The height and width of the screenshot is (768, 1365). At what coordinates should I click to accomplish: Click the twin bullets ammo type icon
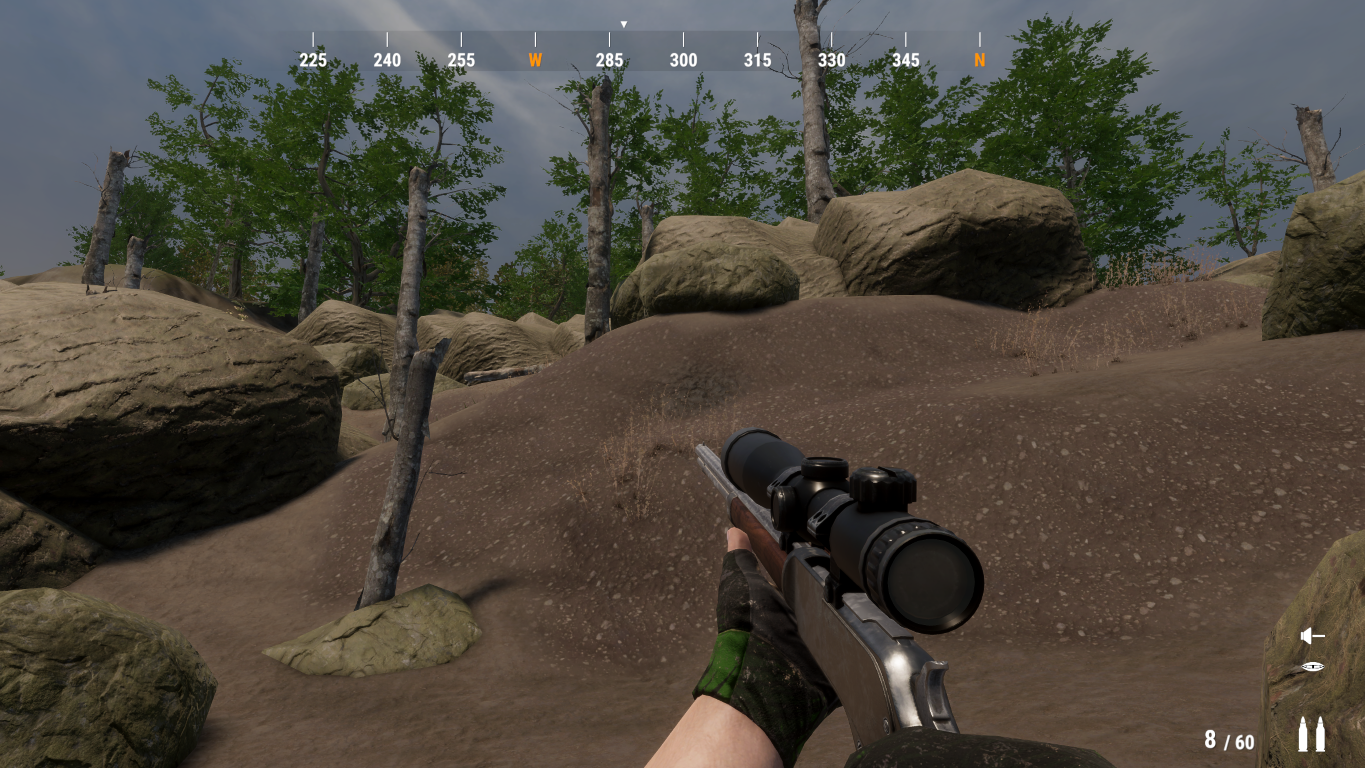(1310, 734)
